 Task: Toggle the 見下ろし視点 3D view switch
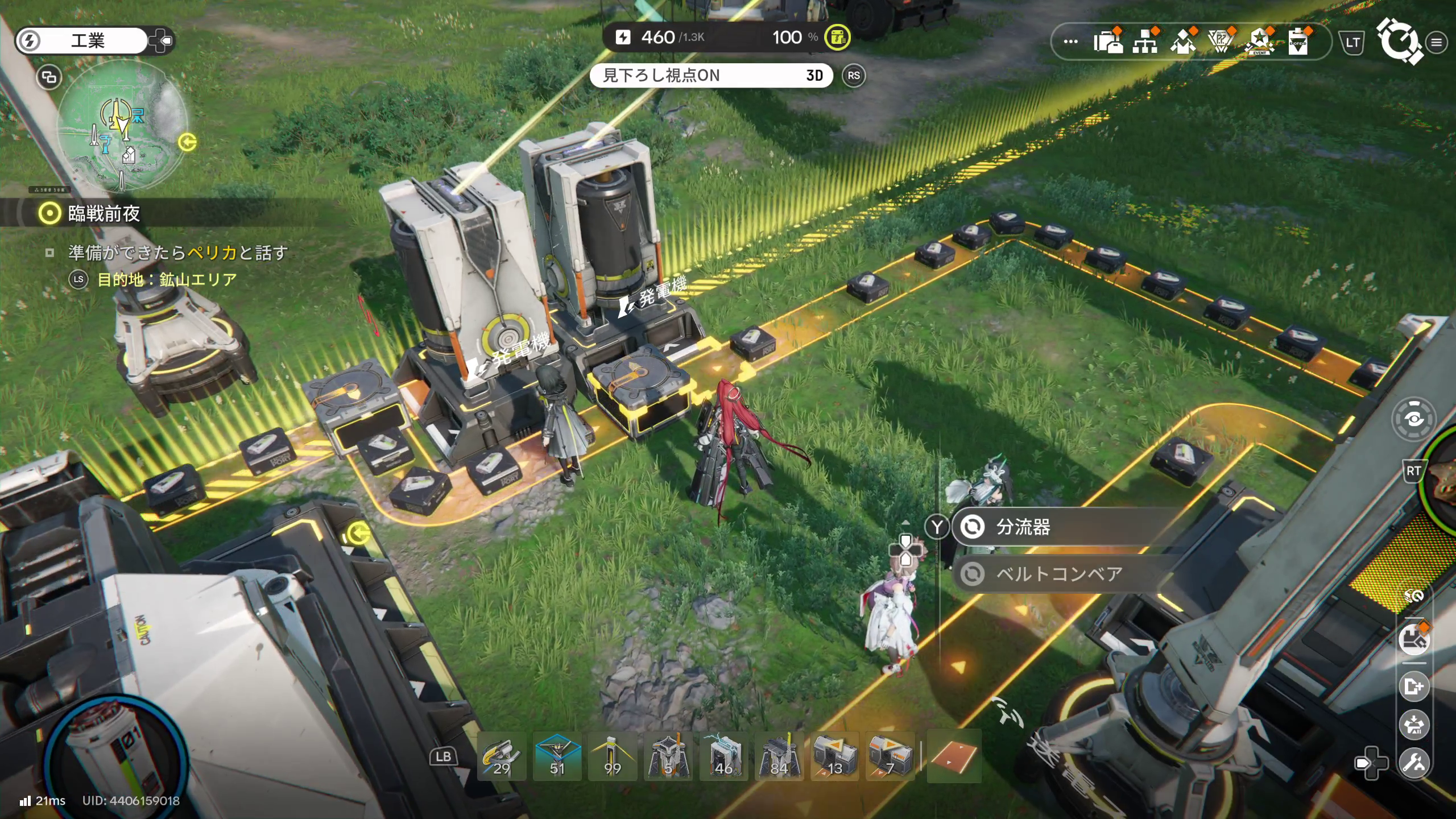pos(711,76)
